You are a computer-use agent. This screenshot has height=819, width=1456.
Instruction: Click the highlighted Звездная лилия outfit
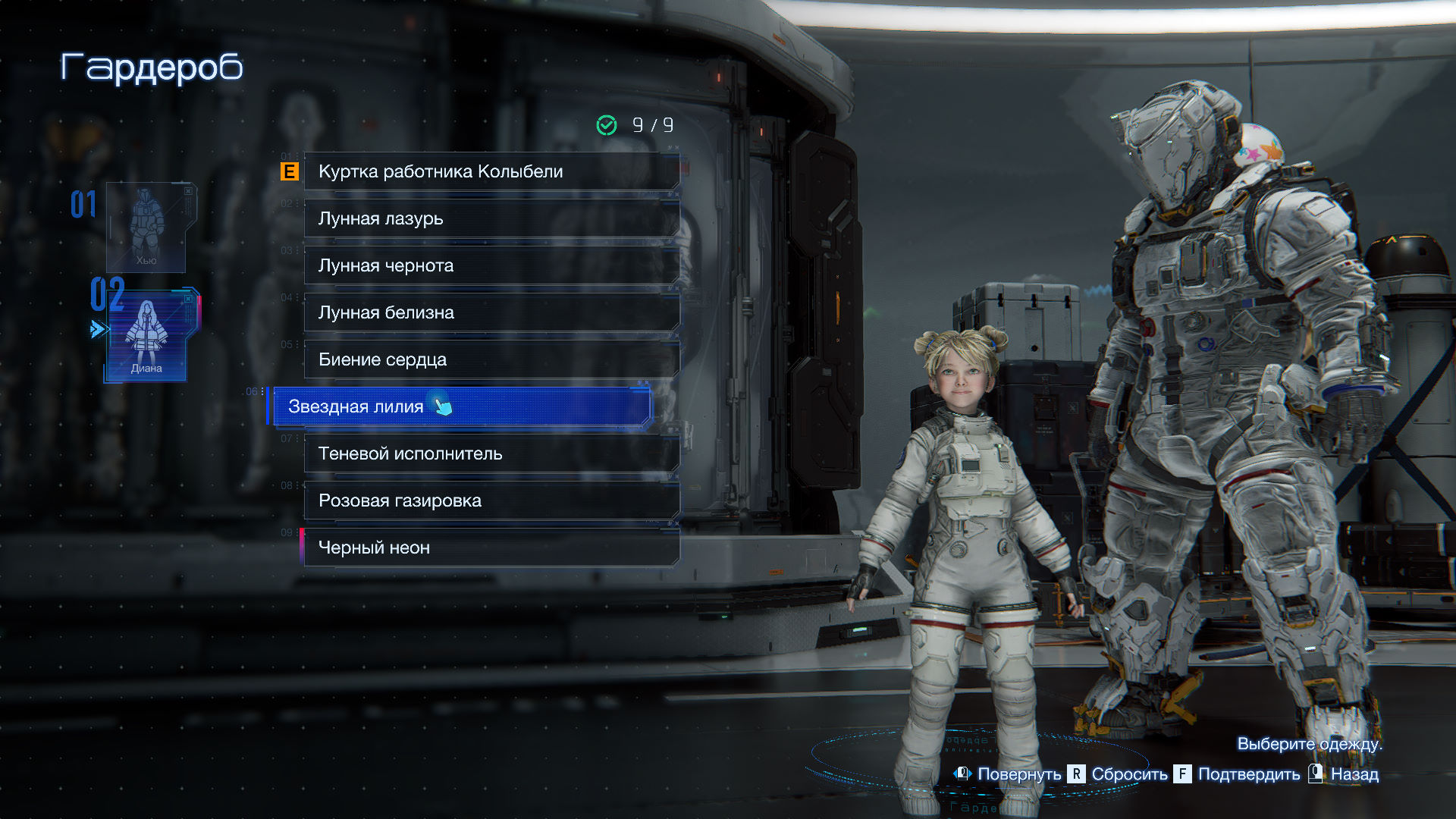coord(461,406)
